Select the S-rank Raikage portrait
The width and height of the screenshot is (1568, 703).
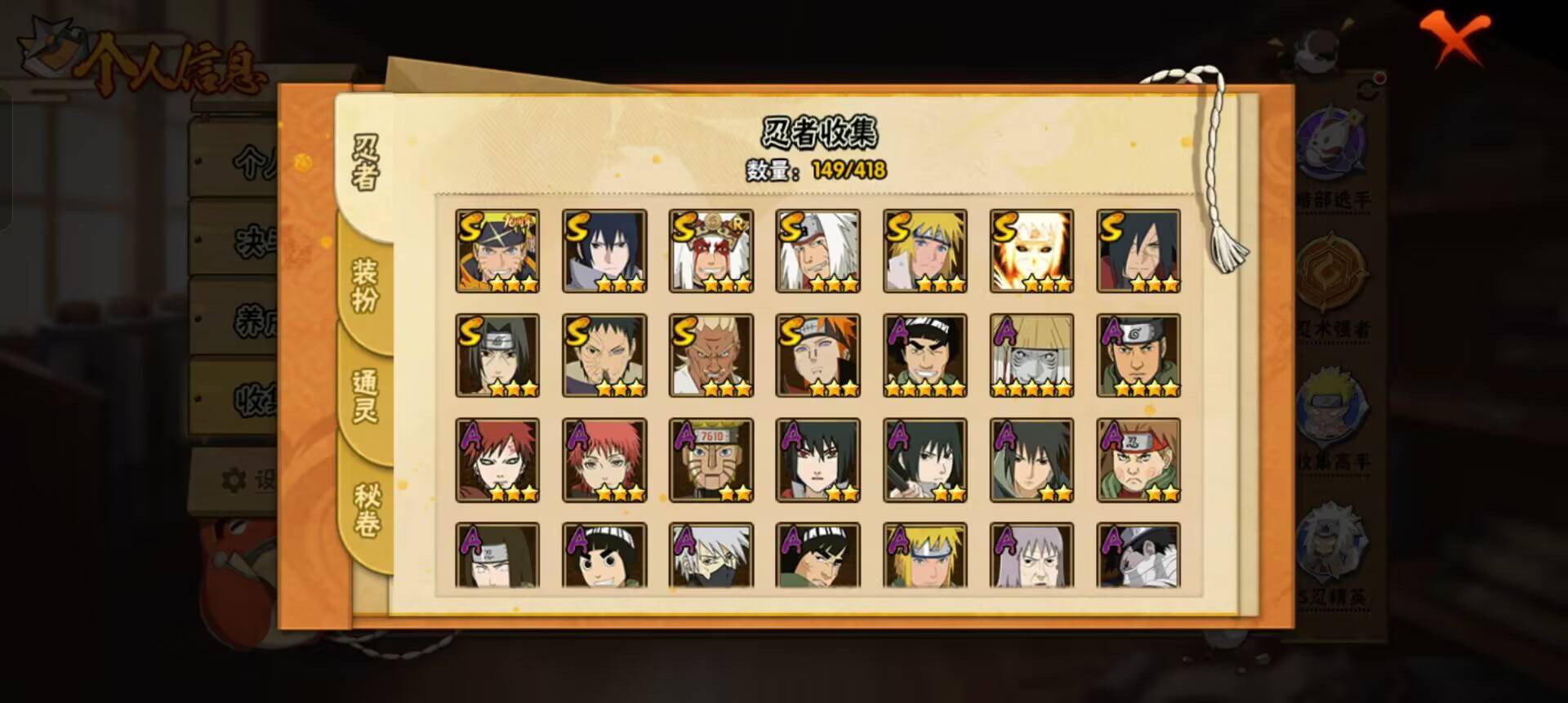pyautogui.click(x=711, y=356)
